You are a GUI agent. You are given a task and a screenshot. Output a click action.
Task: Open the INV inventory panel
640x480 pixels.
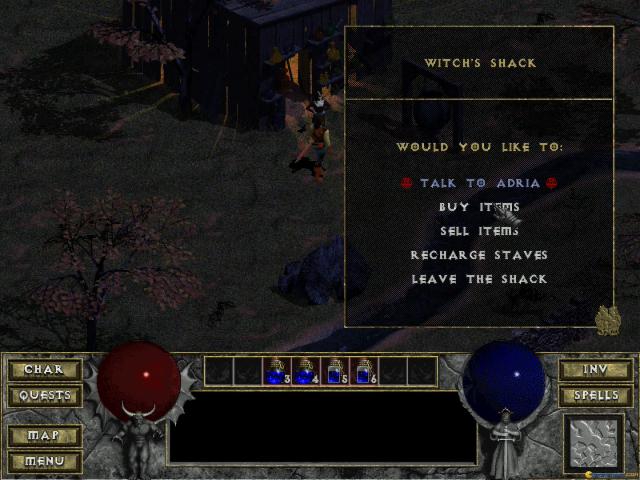[x=595, y=370]
